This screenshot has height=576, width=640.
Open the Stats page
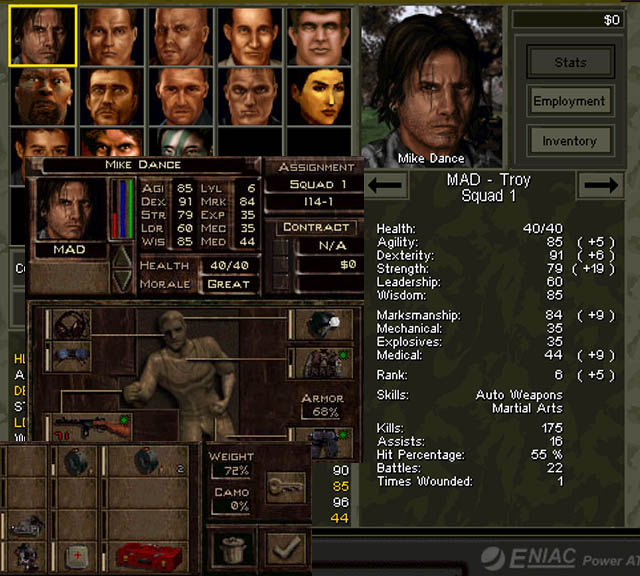click(570, 62)
